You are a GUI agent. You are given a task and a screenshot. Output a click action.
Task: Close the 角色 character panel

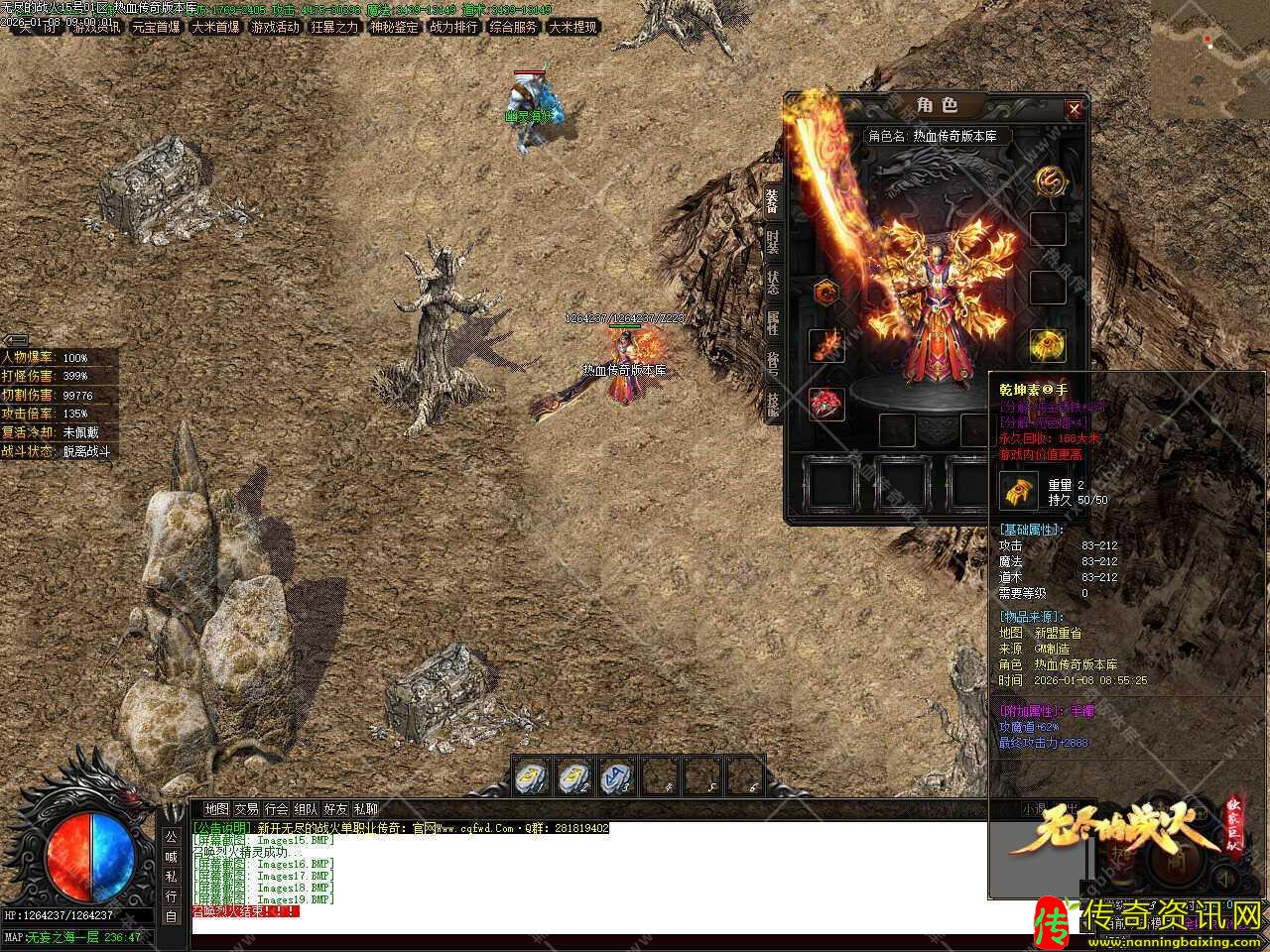1074,109
